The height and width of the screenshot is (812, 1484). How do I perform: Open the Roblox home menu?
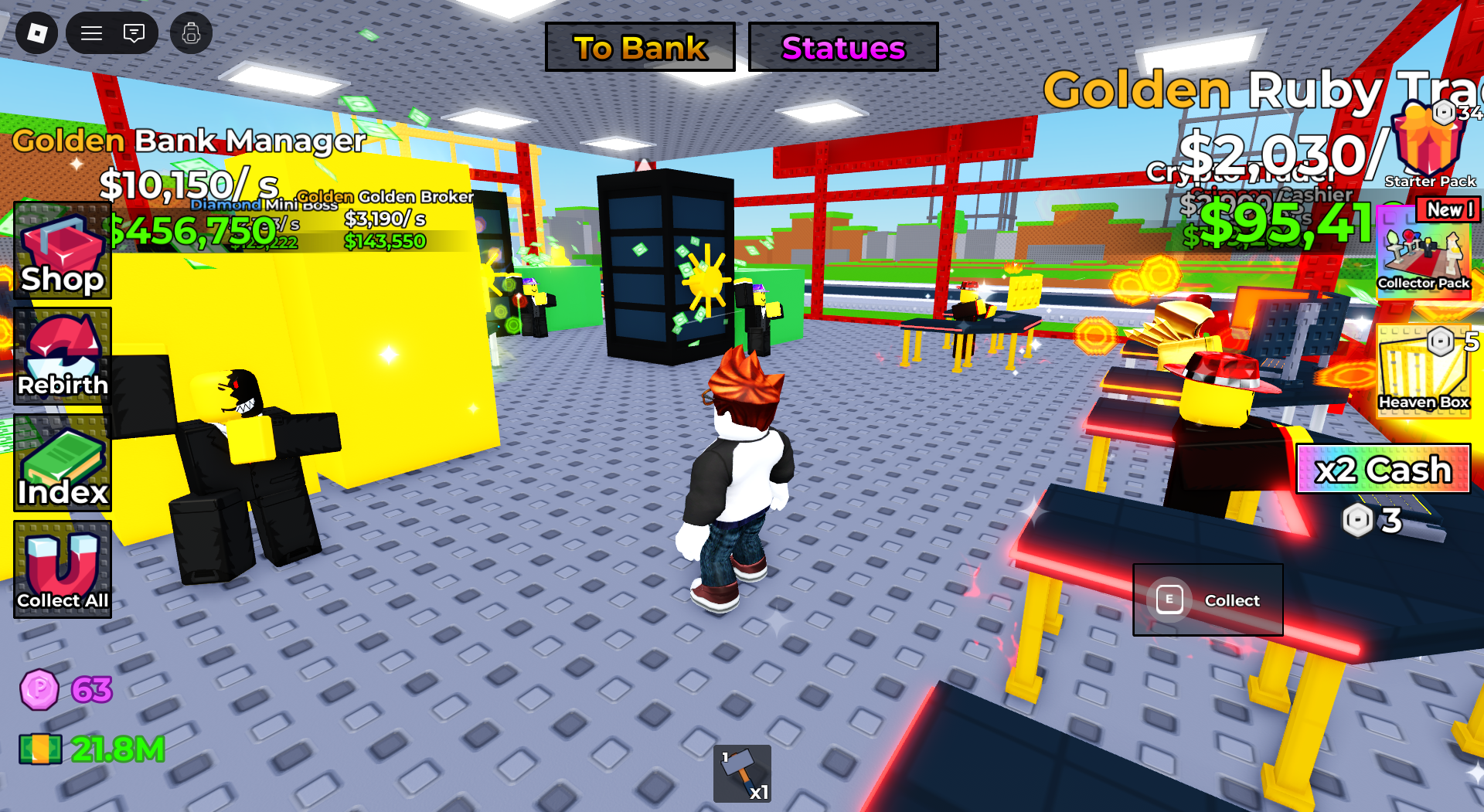[x=36, y=33]
